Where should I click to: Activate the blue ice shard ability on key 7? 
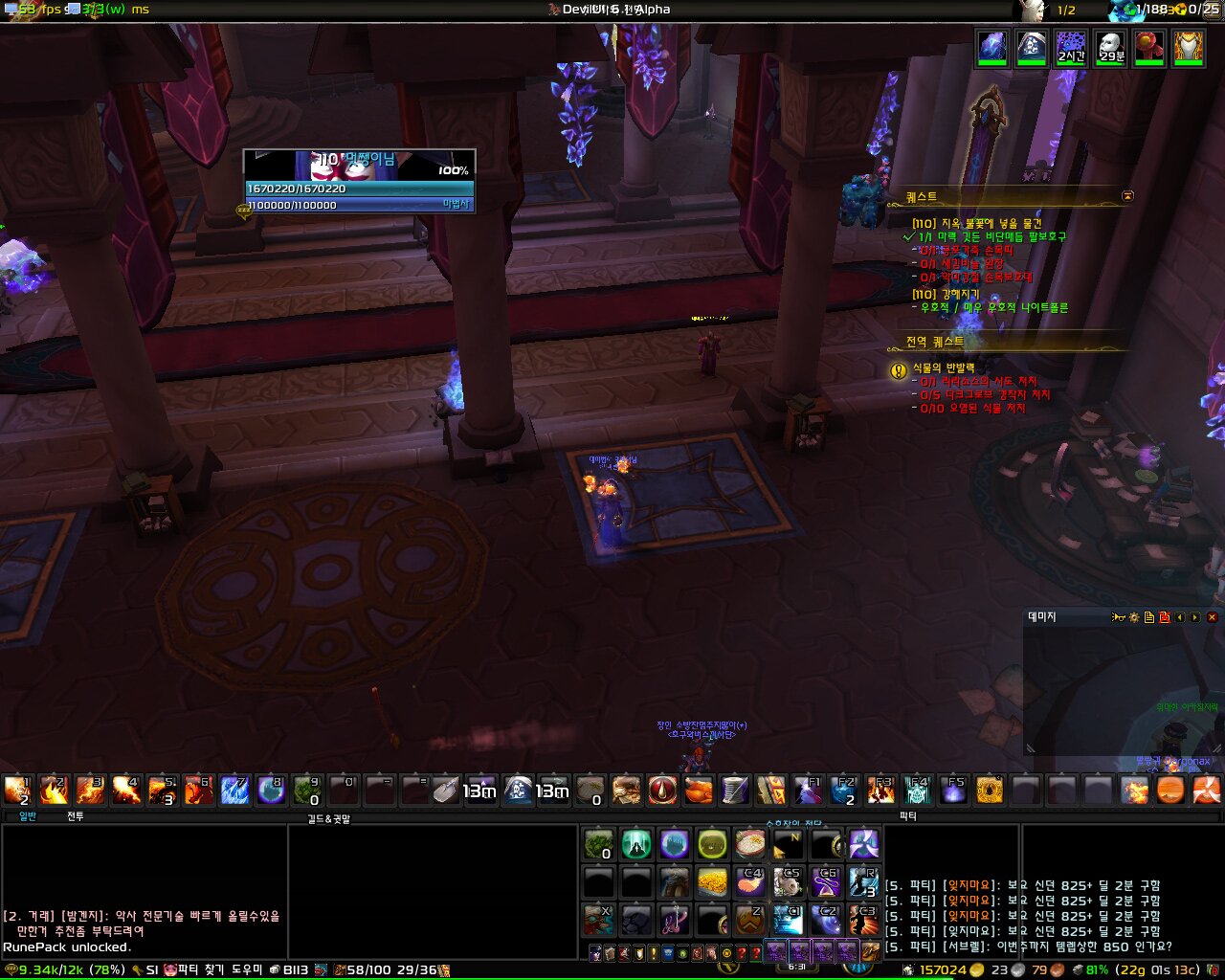pyautogui.click(x=234, y=791)
